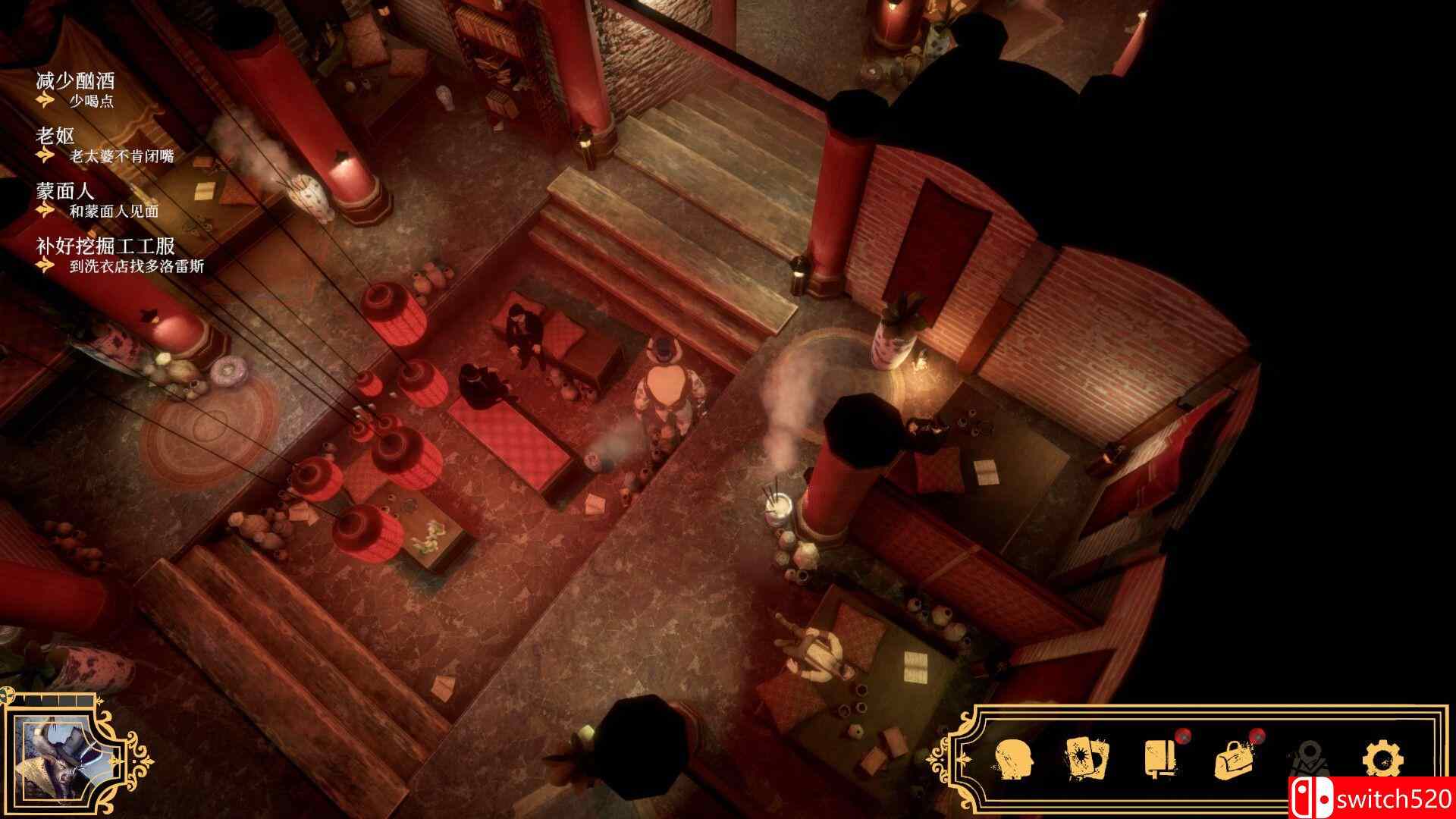1456x819 pixels.
Task: Open the character head icon on the toolbar
Action: tap(1012, 757)
